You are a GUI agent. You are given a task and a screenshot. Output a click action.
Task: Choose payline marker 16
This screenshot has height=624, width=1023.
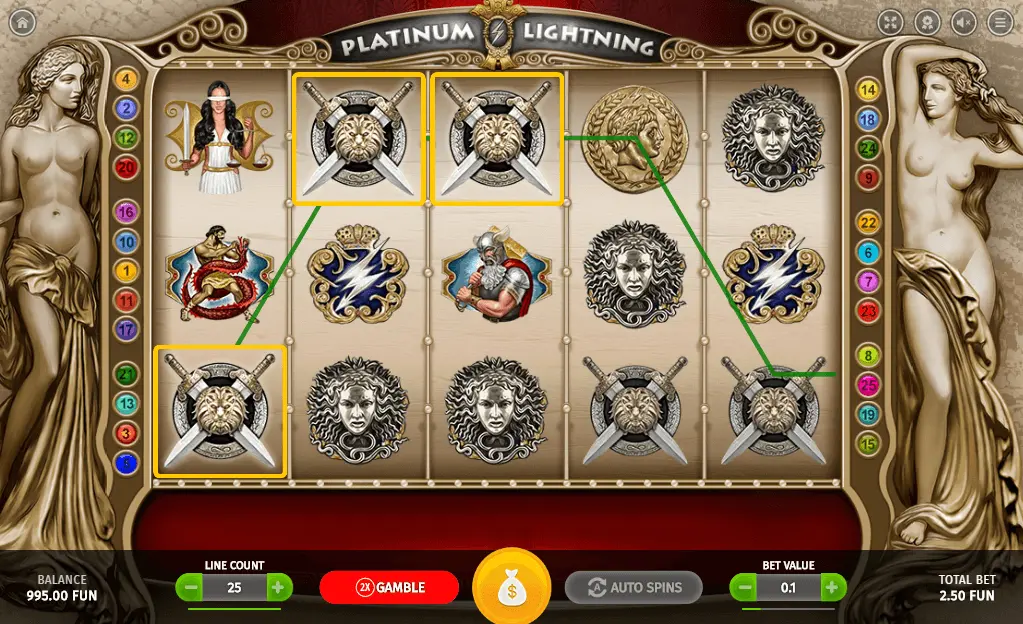pos(127,211)
